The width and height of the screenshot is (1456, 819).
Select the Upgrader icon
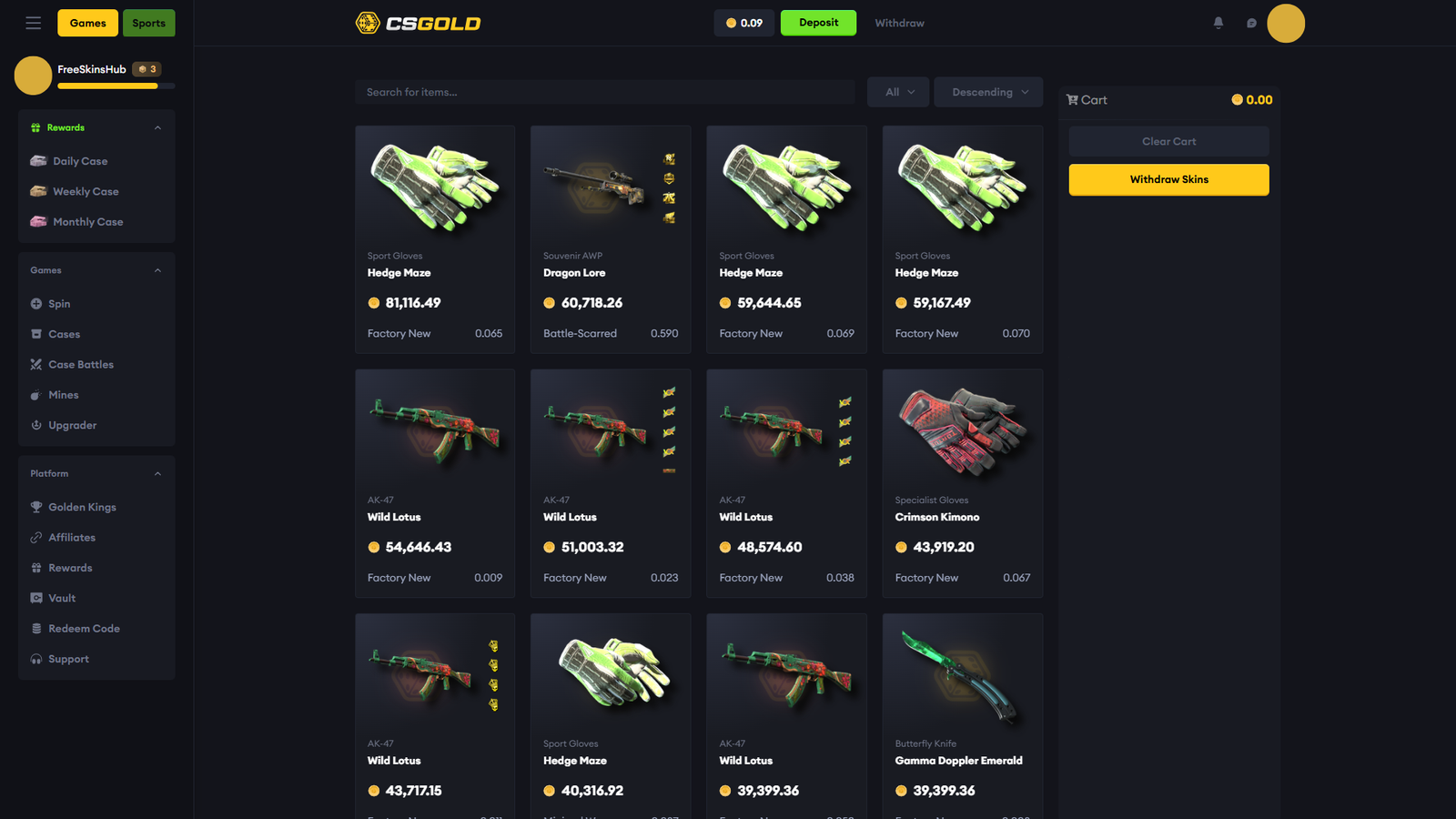[35, 425]
